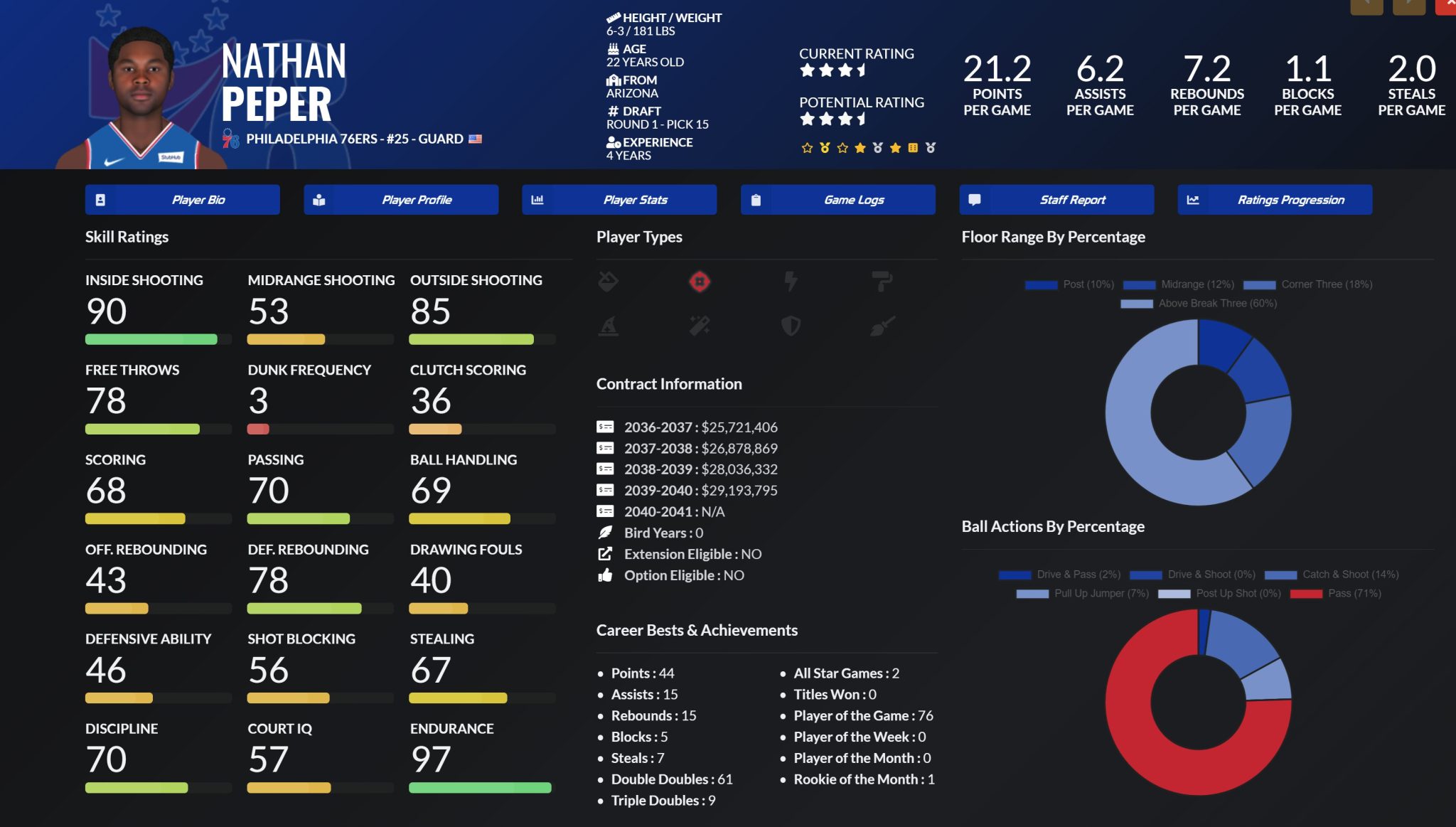This screenshot has width=1456, height=827.
Task: Open Ratings Progression
Action: [1275, 200]
